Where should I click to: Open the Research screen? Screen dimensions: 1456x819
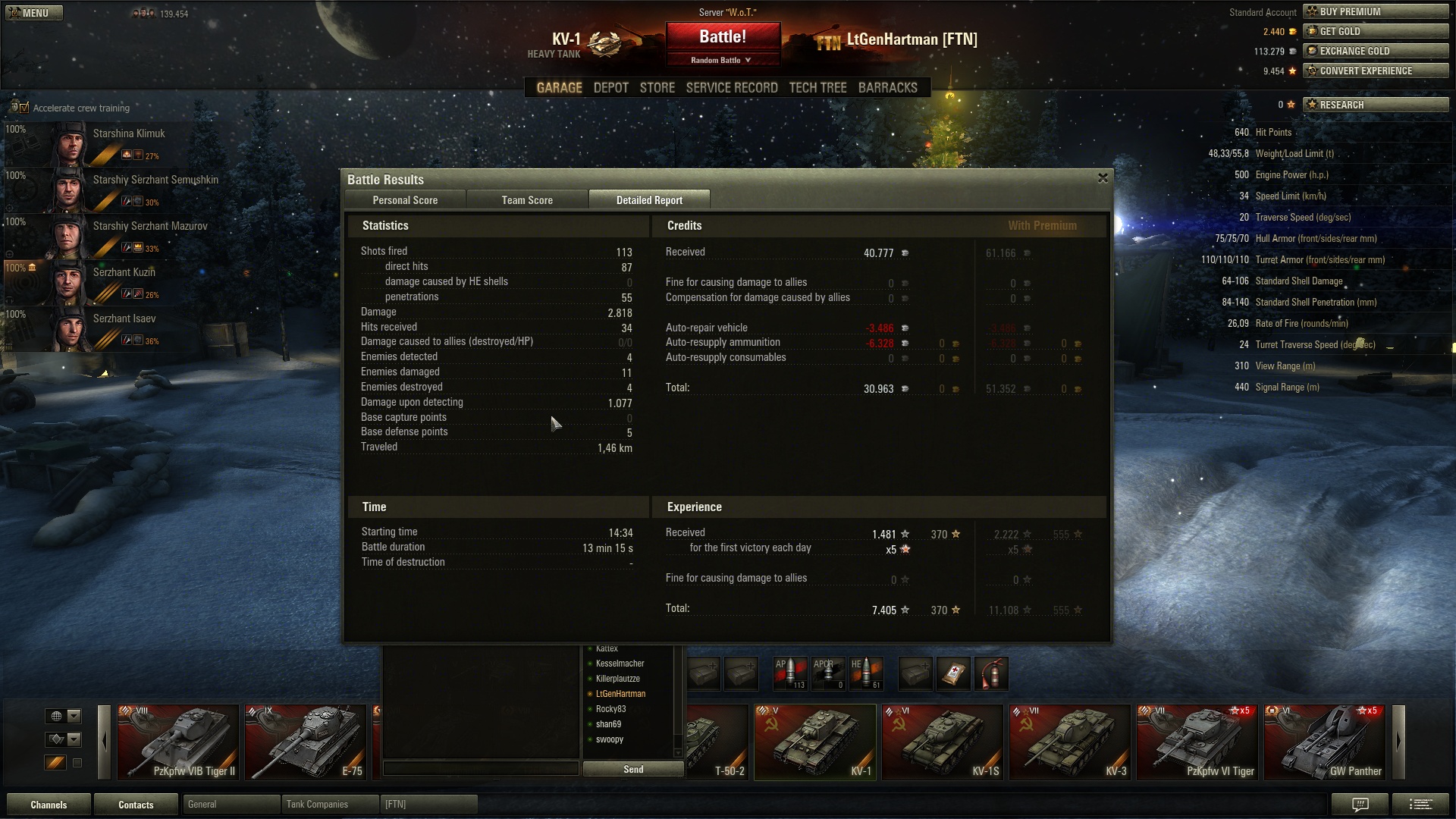point(1375,105)
